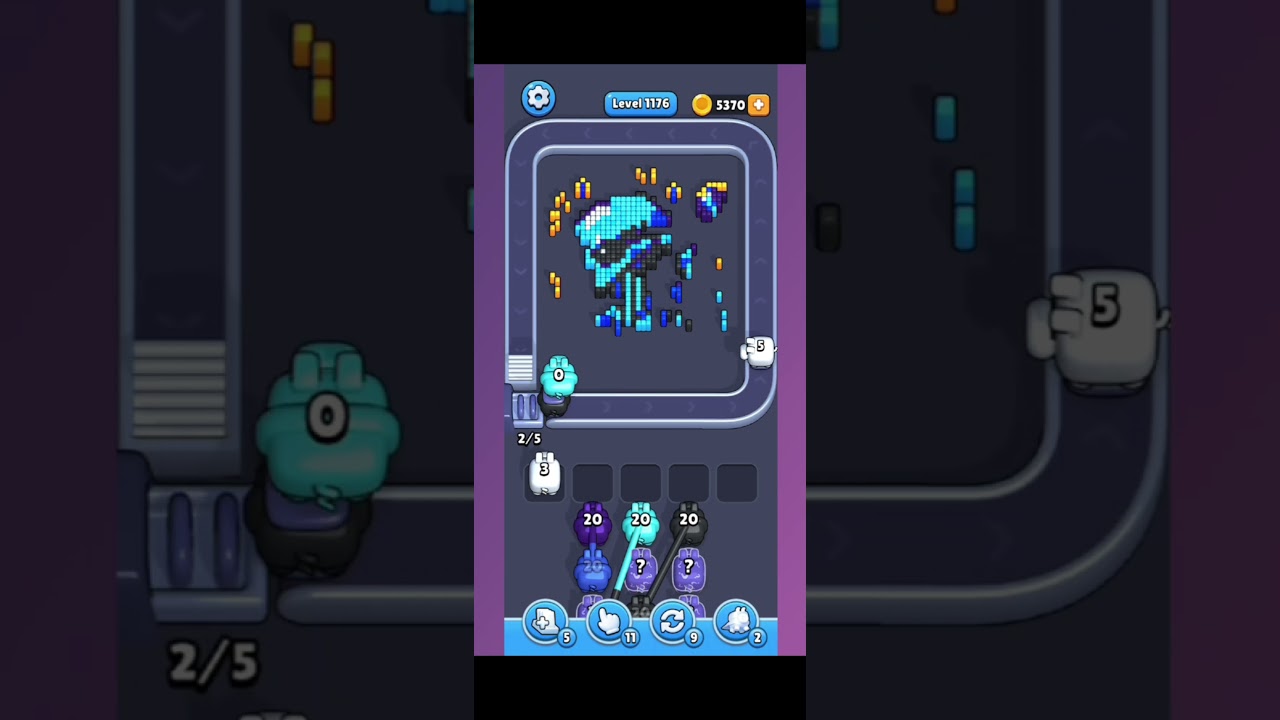Select the white creature labeled 5 on the right rail
This screenshot has width=1280, height=720.
pyautogui.click(x=759, y=351)
